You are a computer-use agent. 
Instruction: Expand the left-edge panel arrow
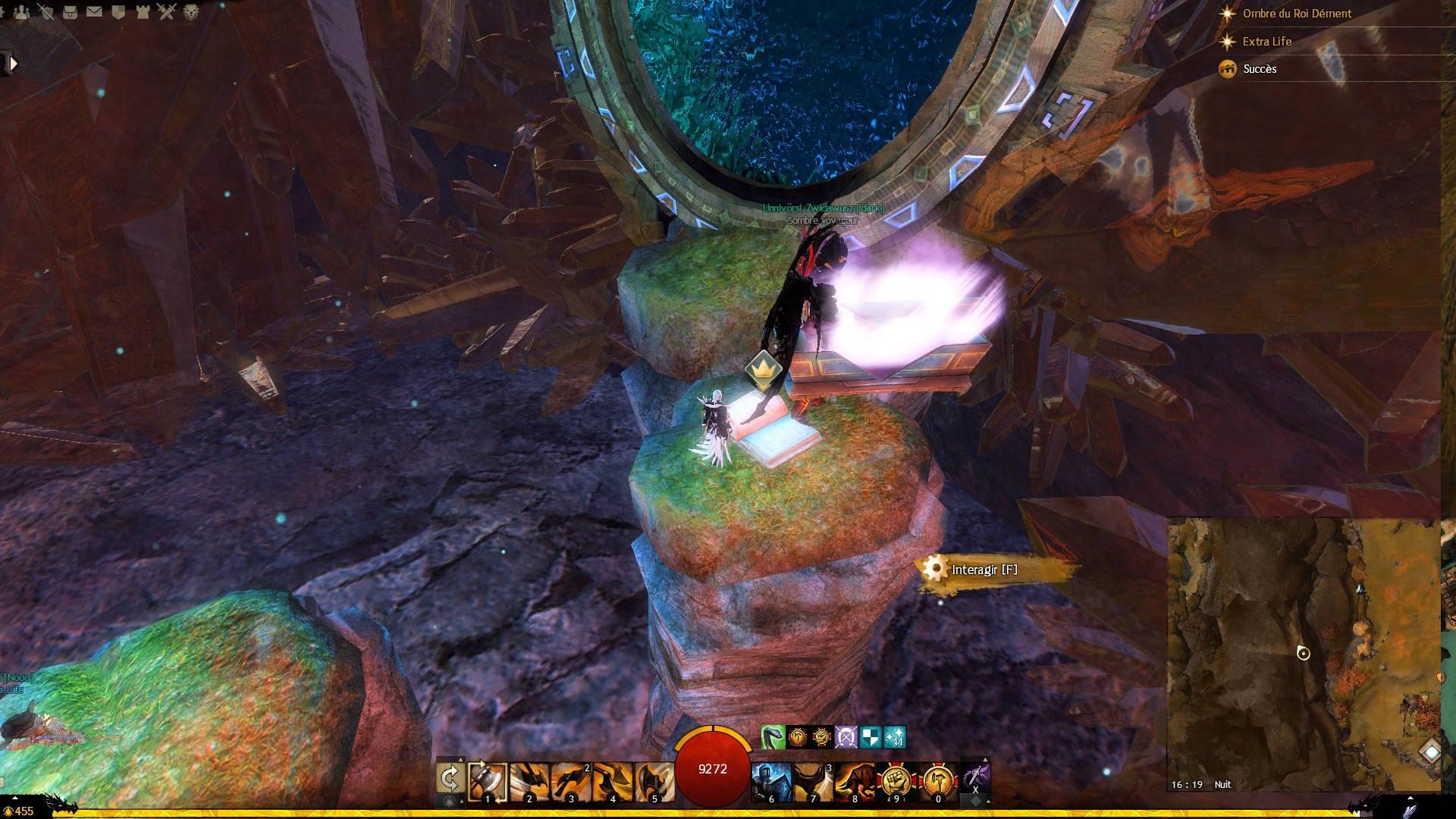click(x=12, y=64)
